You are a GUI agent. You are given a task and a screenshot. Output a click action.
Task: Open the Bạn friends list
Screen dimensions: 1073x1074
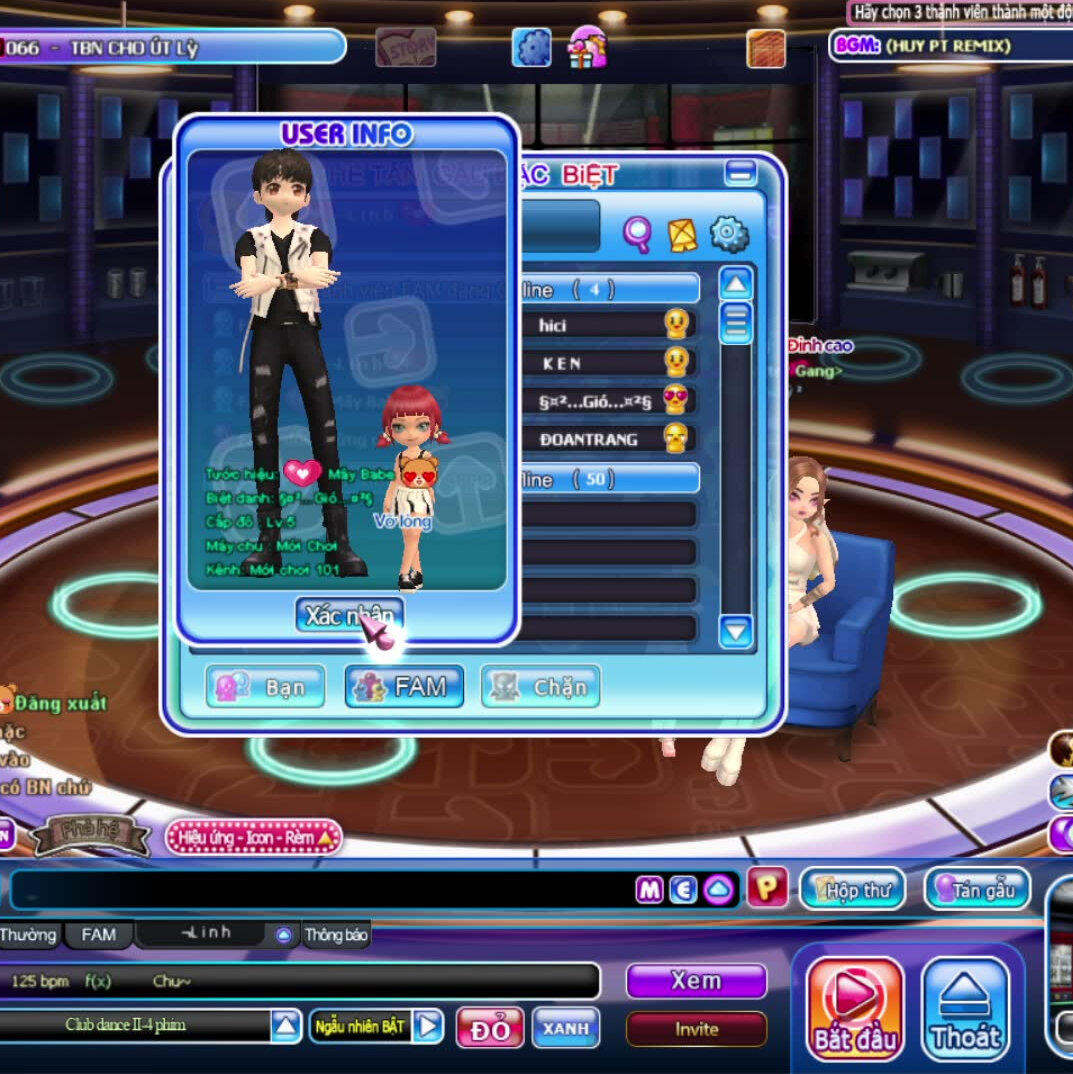coord(266,687)
